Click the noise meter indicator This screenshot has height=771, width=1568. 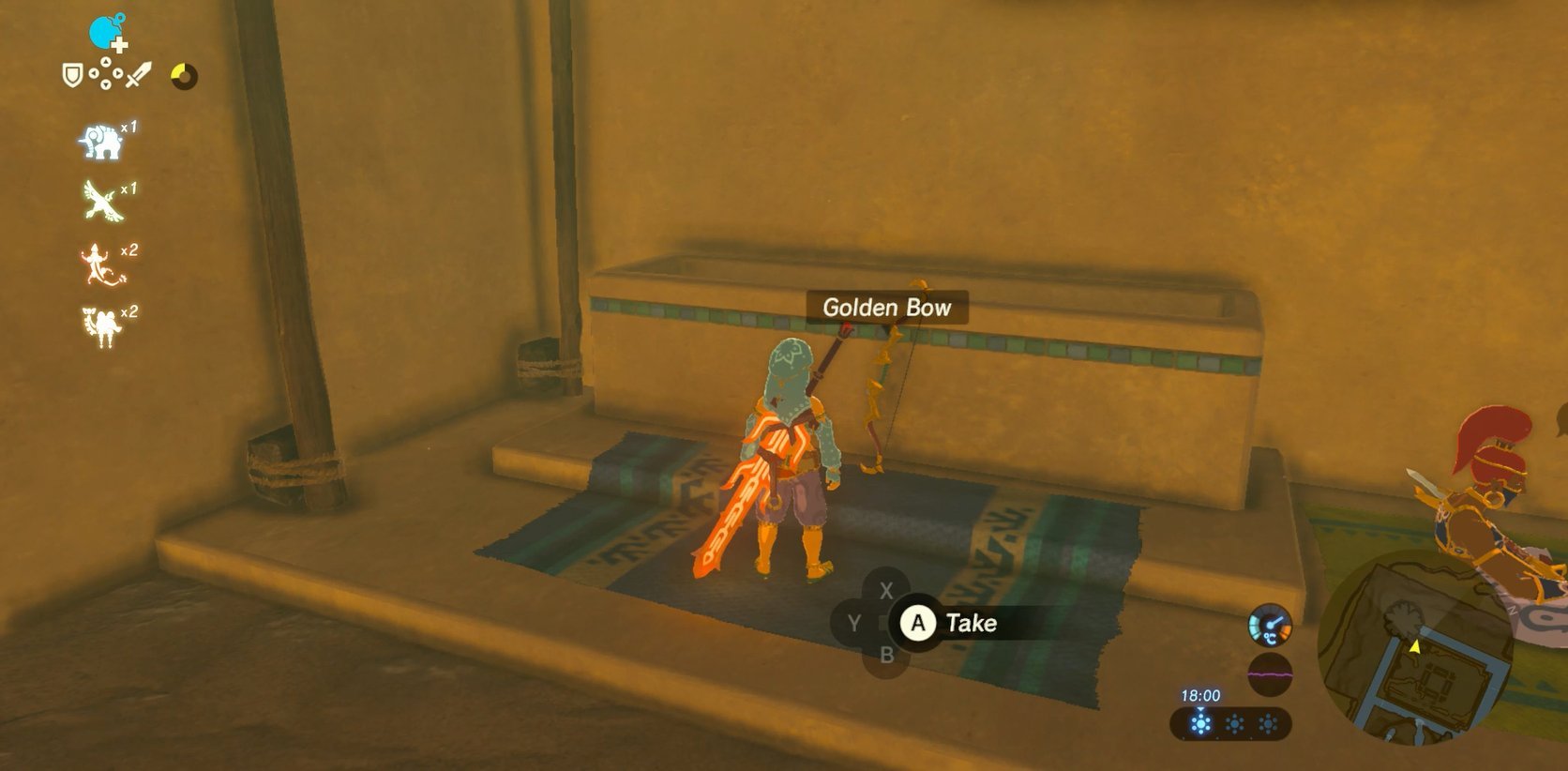tap(1271, 672)
